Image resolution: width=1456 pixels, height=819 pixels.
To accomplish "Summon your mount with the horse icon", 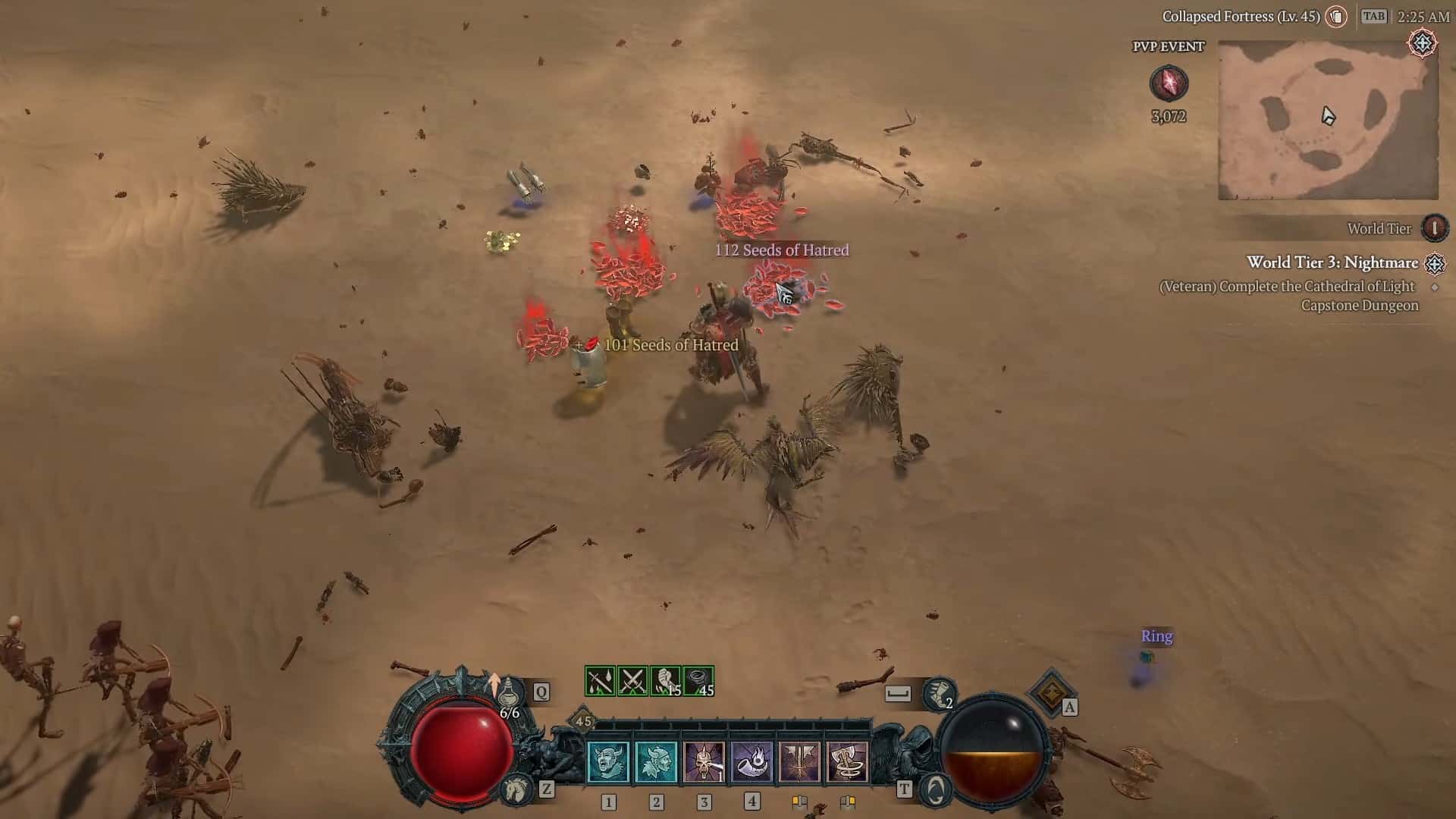I will [519, 789].
